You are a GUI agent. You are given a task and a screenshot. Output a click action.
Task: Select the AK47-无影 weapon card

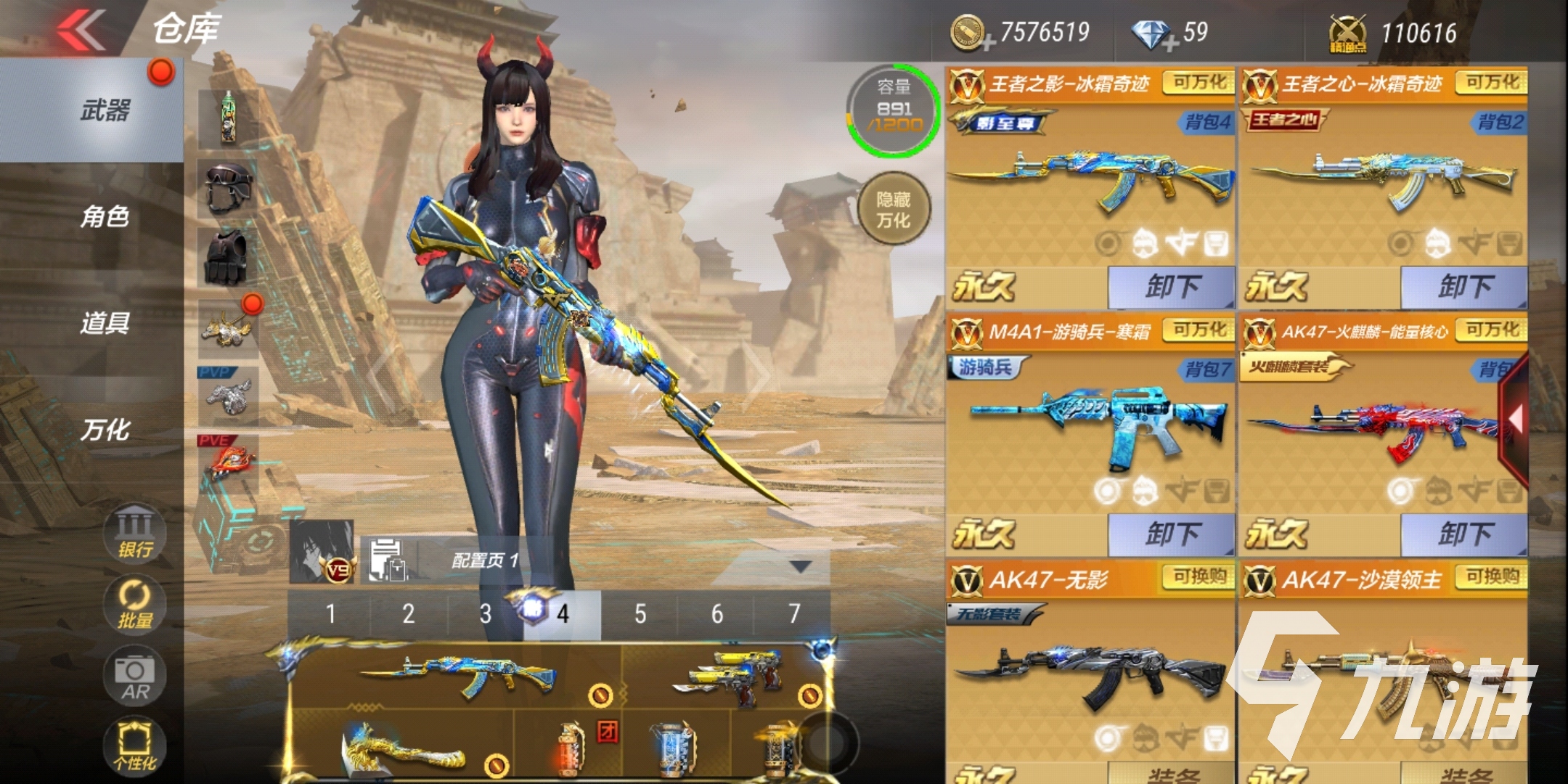click(x=1089, y=668)
